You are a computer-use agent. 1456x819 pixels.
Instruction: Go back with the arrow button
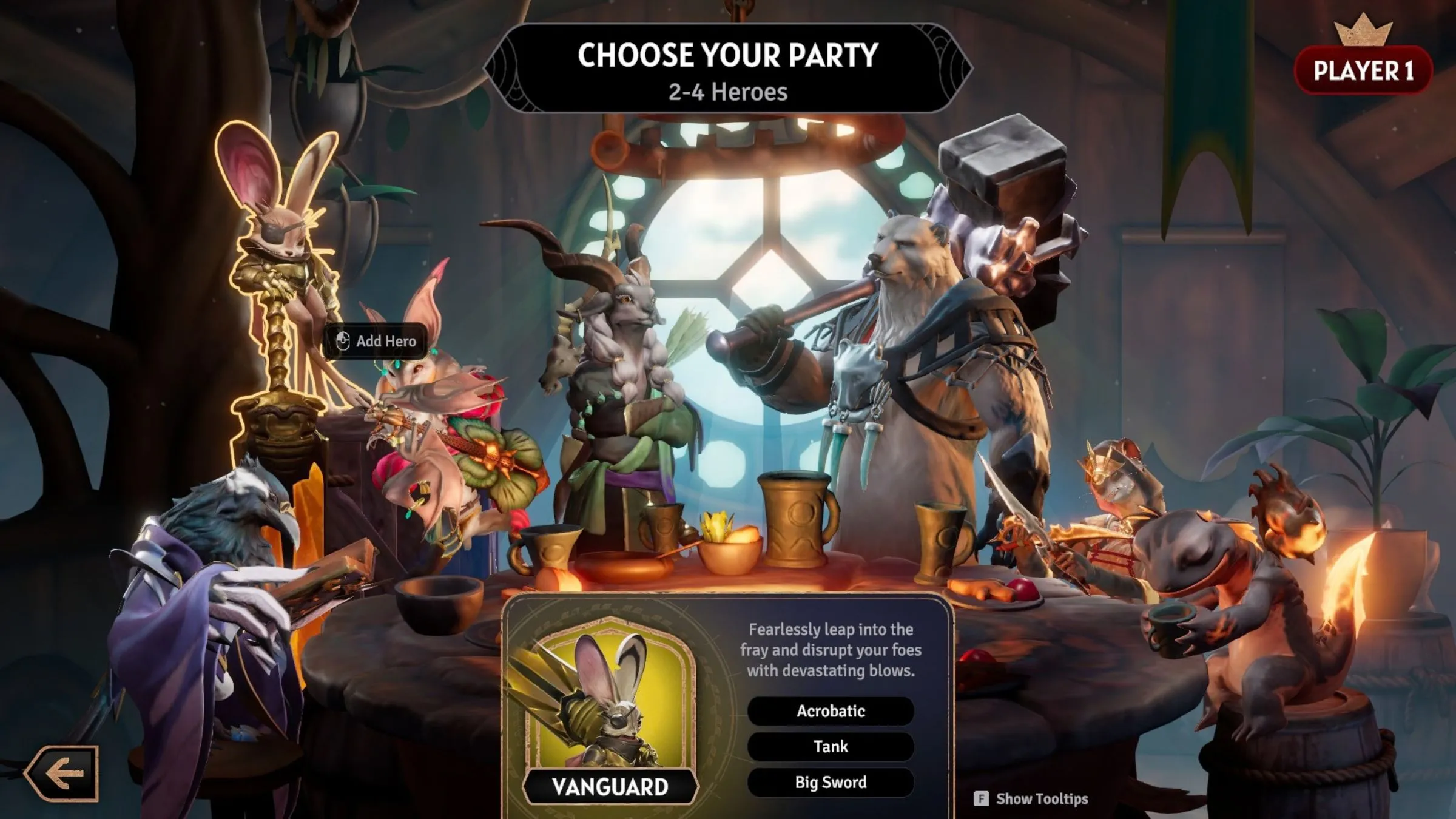pyautogui.click(x=62, y=773)
